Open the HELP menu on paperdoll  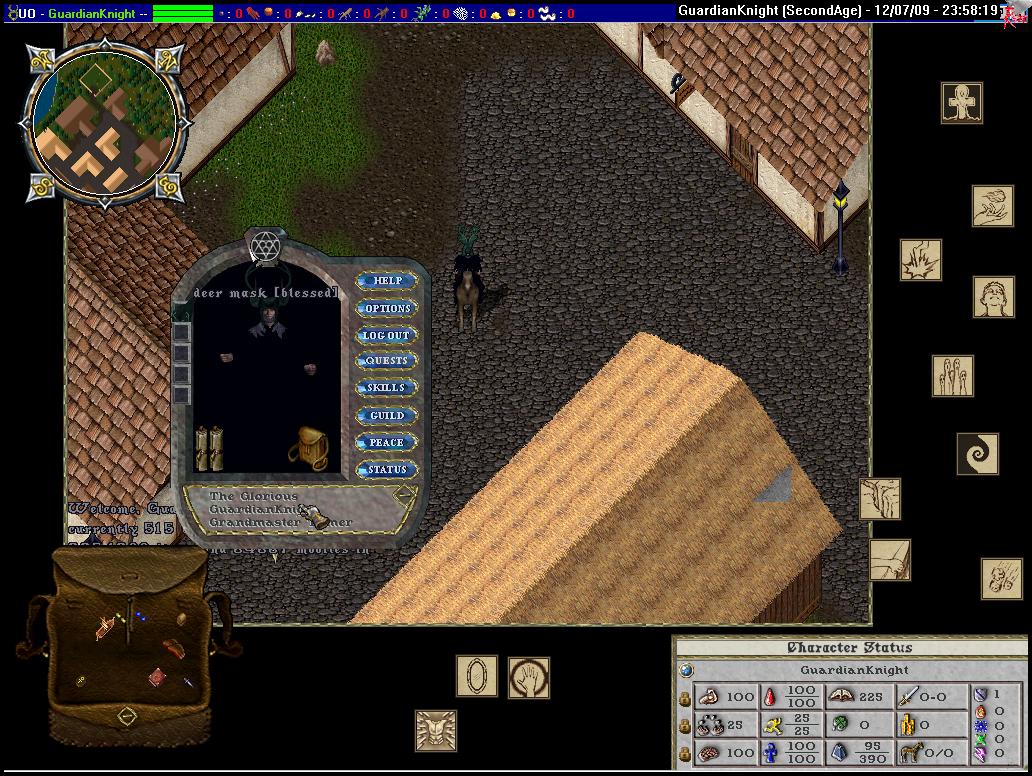387,281
